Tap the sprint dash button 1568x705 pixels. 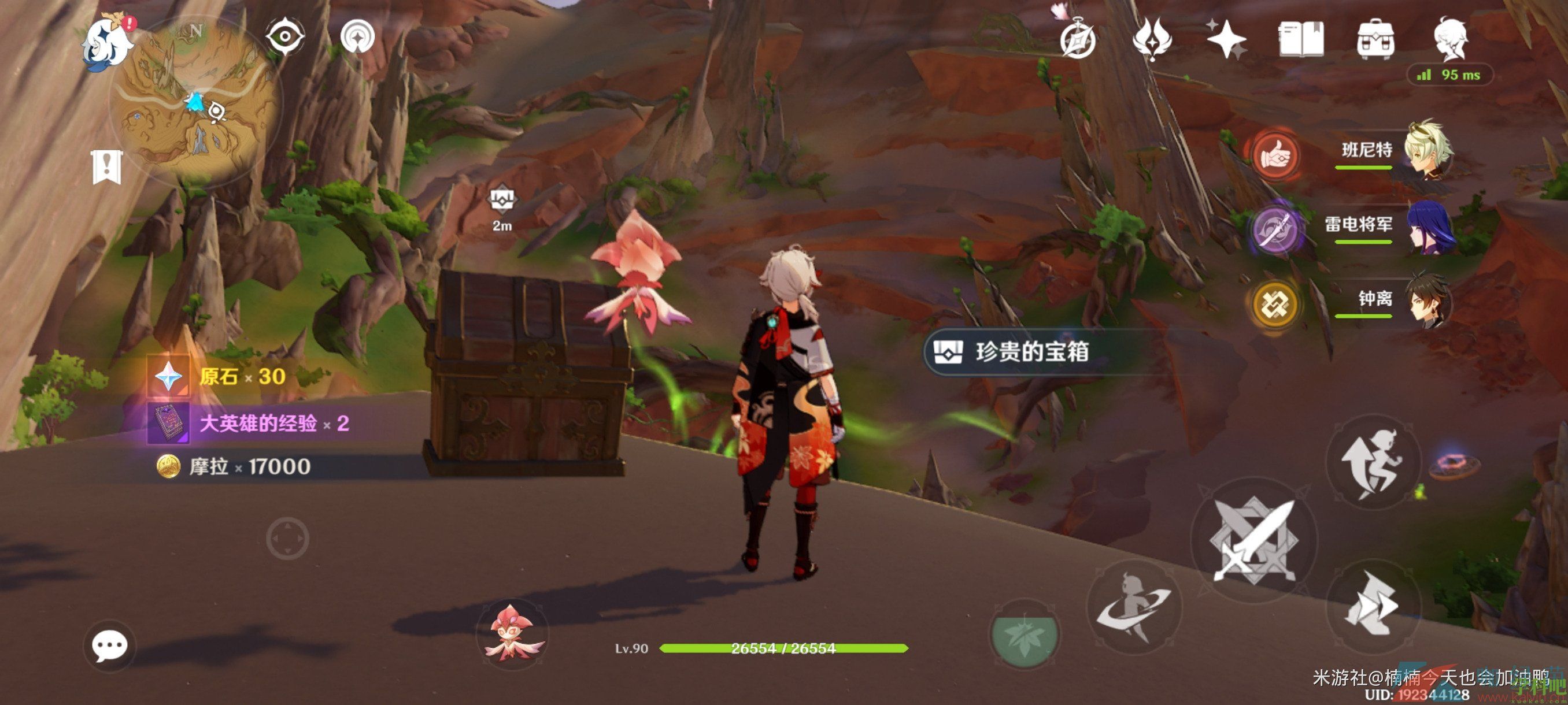click(x=1373, y=605)
